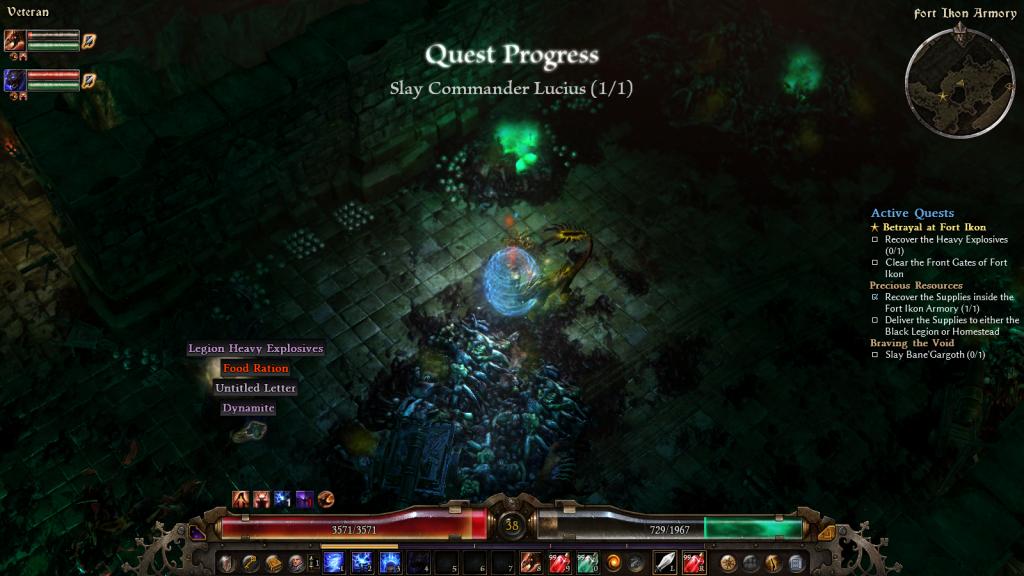
Task: Select the blue pet portrait
Action: coord(15,80)
